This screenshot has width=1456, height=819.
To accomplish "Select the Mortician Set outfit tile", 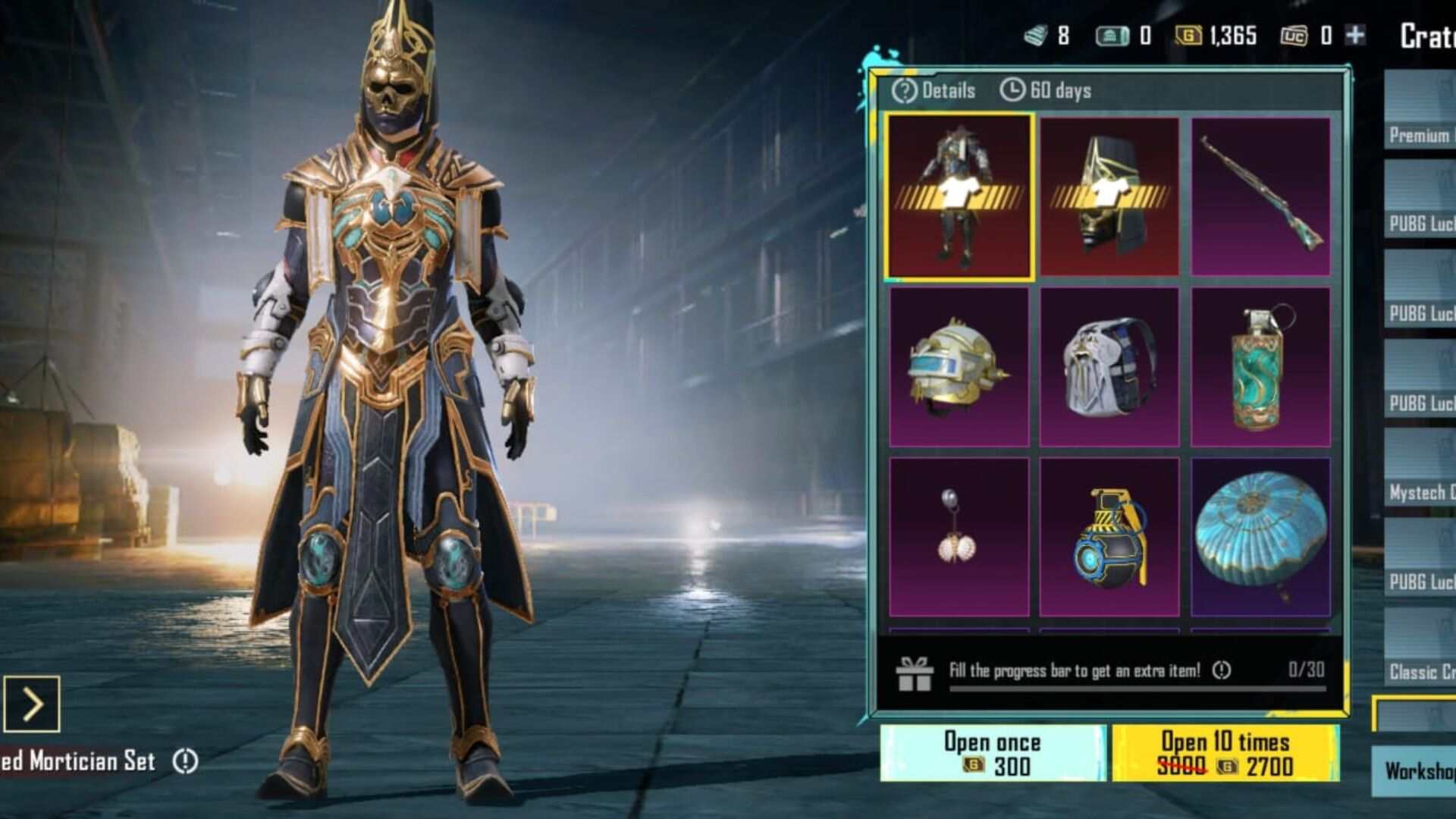I will point(959,196).
